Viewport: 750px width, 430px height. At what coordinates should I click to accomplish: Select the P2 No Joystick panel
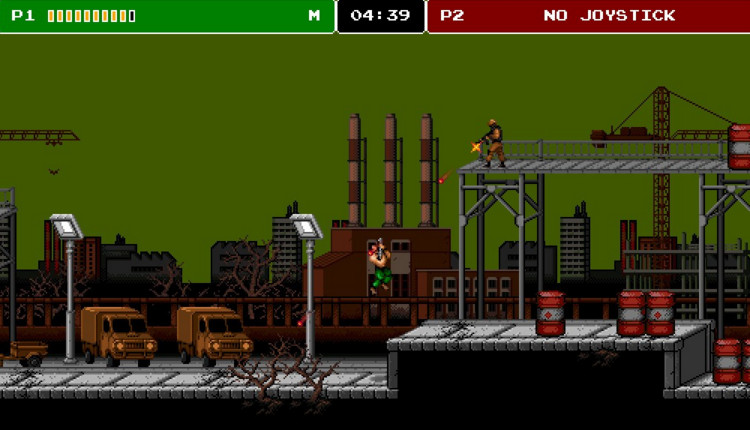(588, 16)
